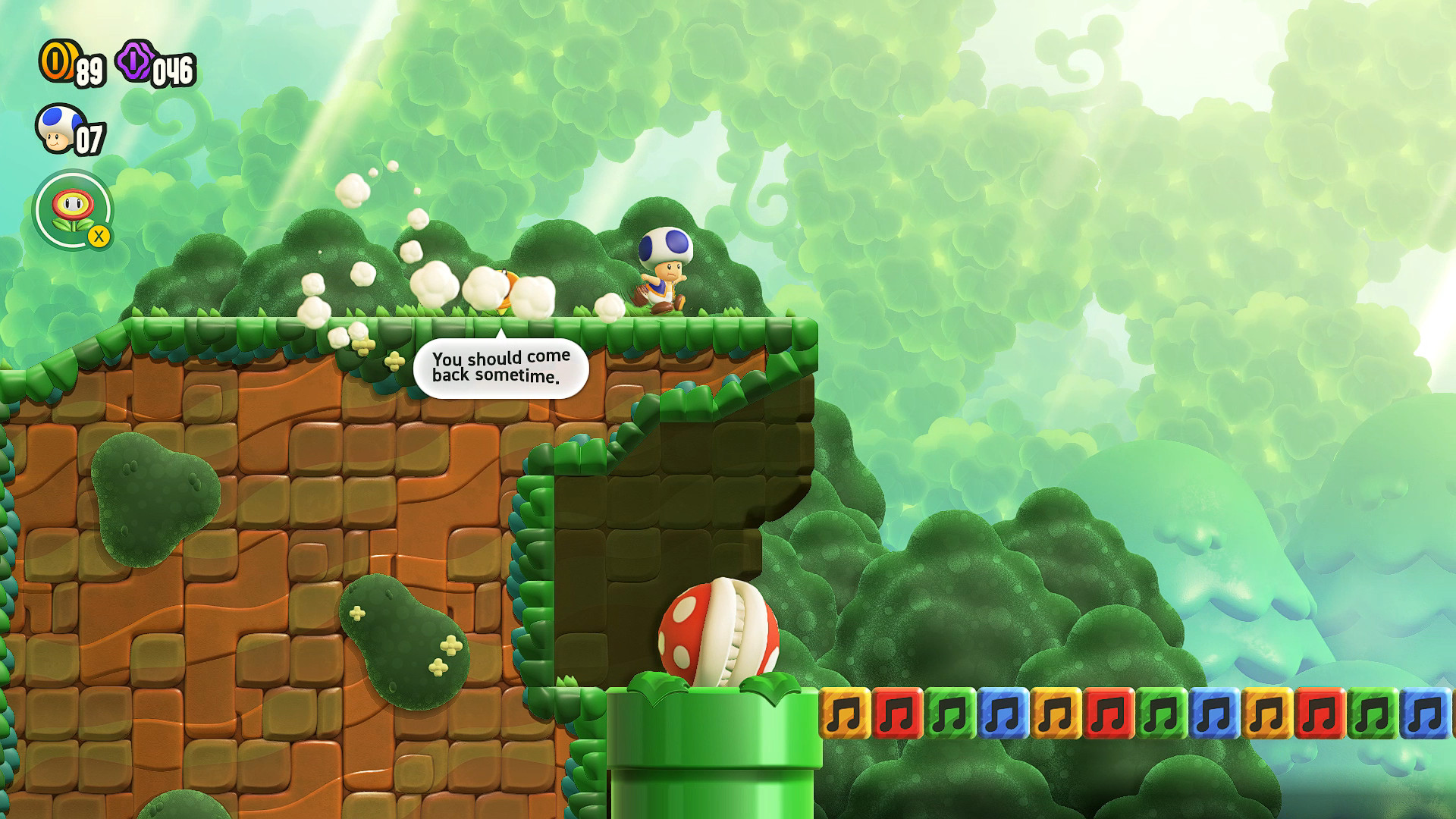
Task: Click the yellow X button badge
Action: [x=99, y=237]
